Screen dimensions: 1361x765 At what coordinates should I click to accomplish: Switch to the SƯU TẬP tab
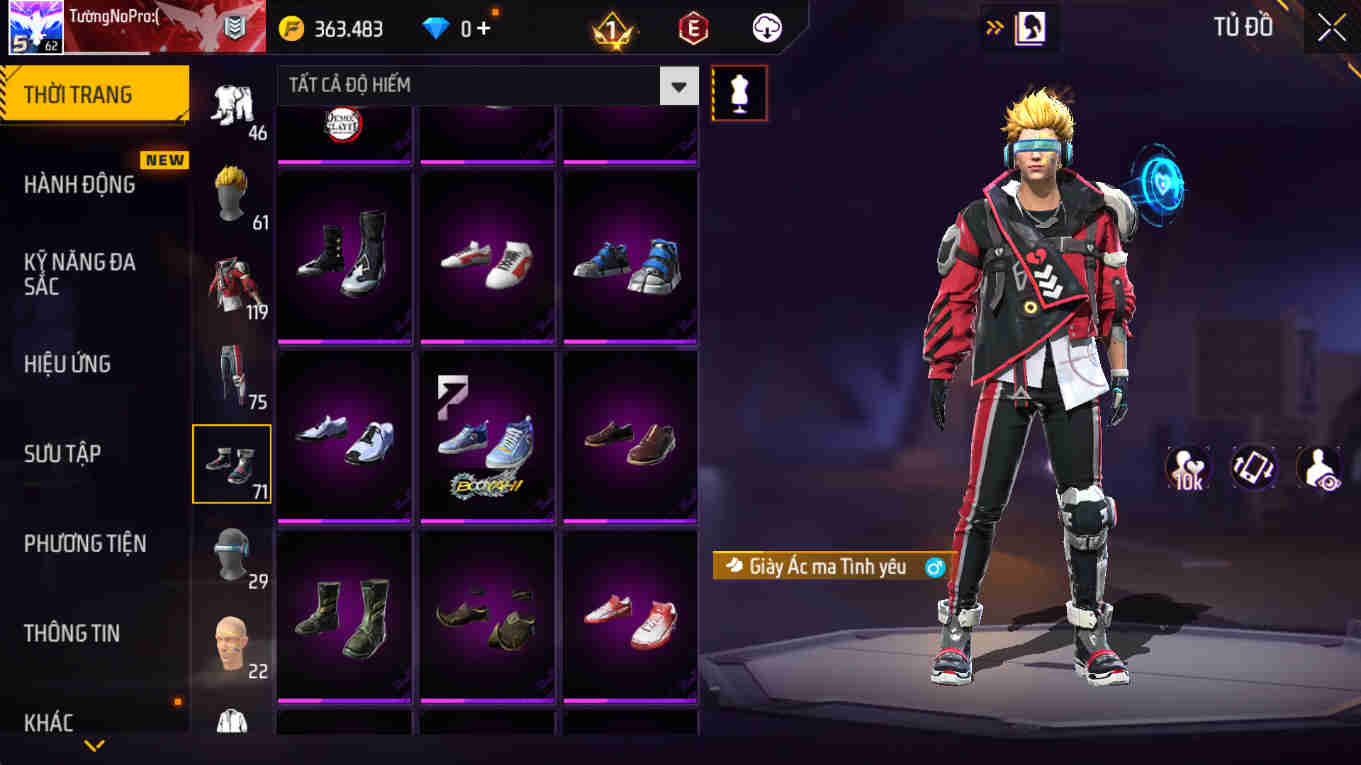pos(66,453)
